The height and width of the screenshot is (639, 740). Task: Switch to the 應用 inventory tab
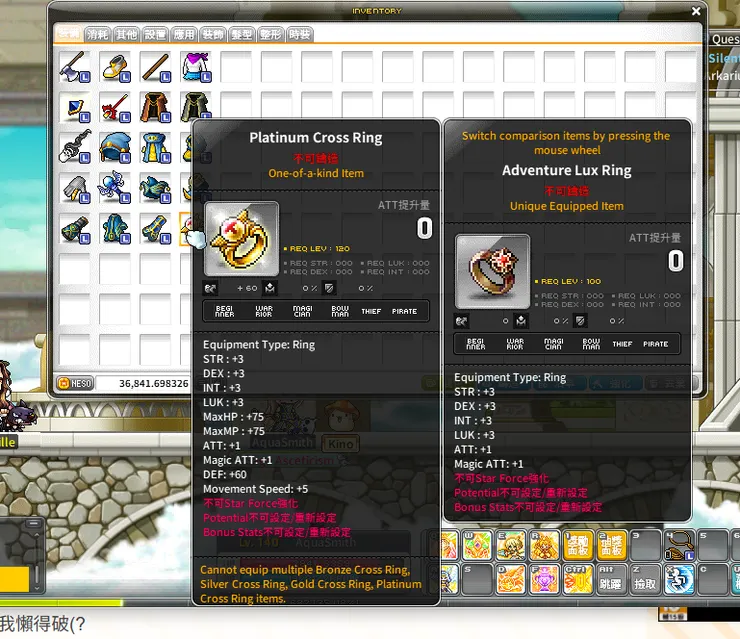click(x=184, y=34)
